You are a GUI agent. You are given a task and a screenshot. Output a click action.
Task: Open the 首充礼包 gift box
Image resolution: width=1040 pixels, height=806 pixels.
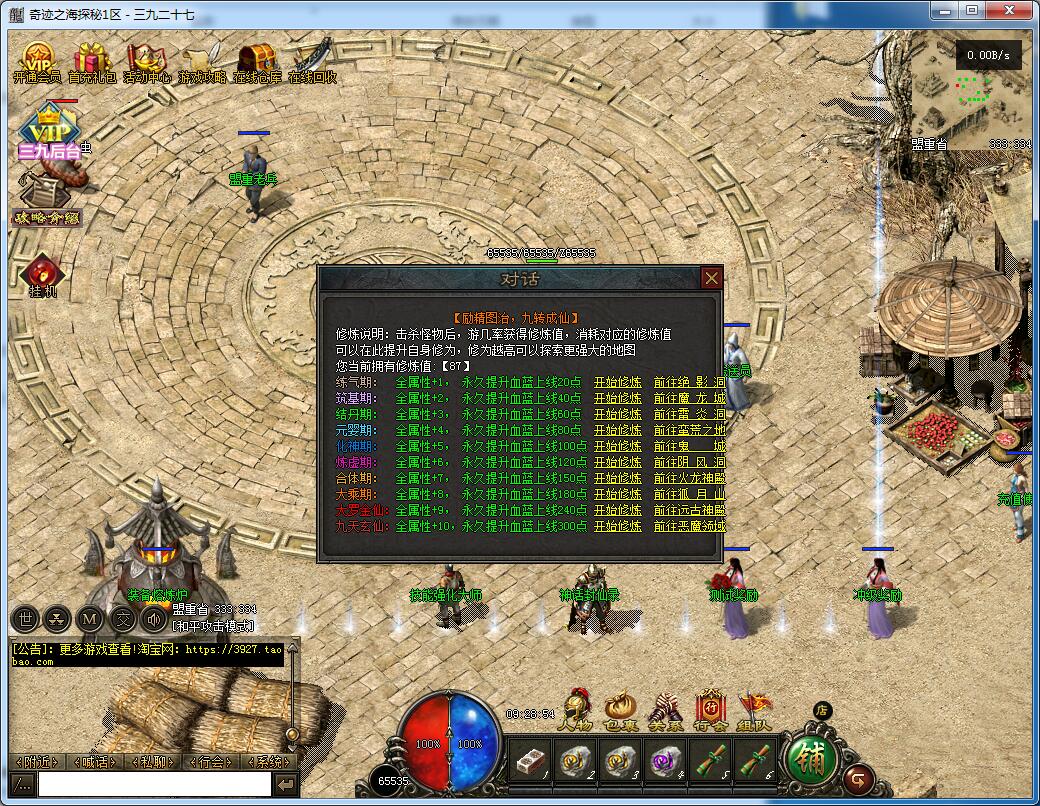click(92, 63)
